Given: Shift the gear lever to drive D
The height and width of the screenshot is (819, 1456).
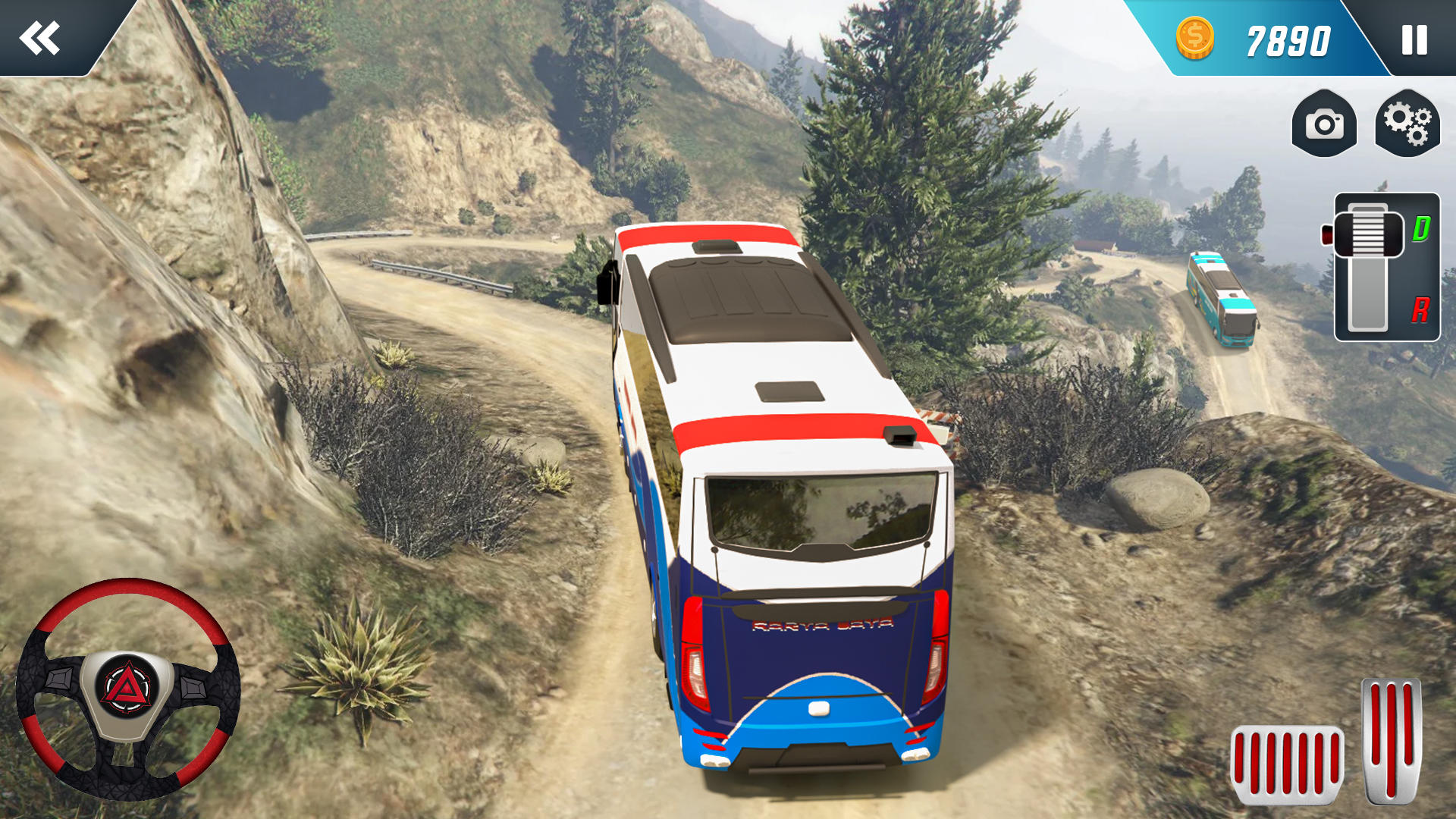Looking at the screenshot, I should click(x=1420, y=228).
